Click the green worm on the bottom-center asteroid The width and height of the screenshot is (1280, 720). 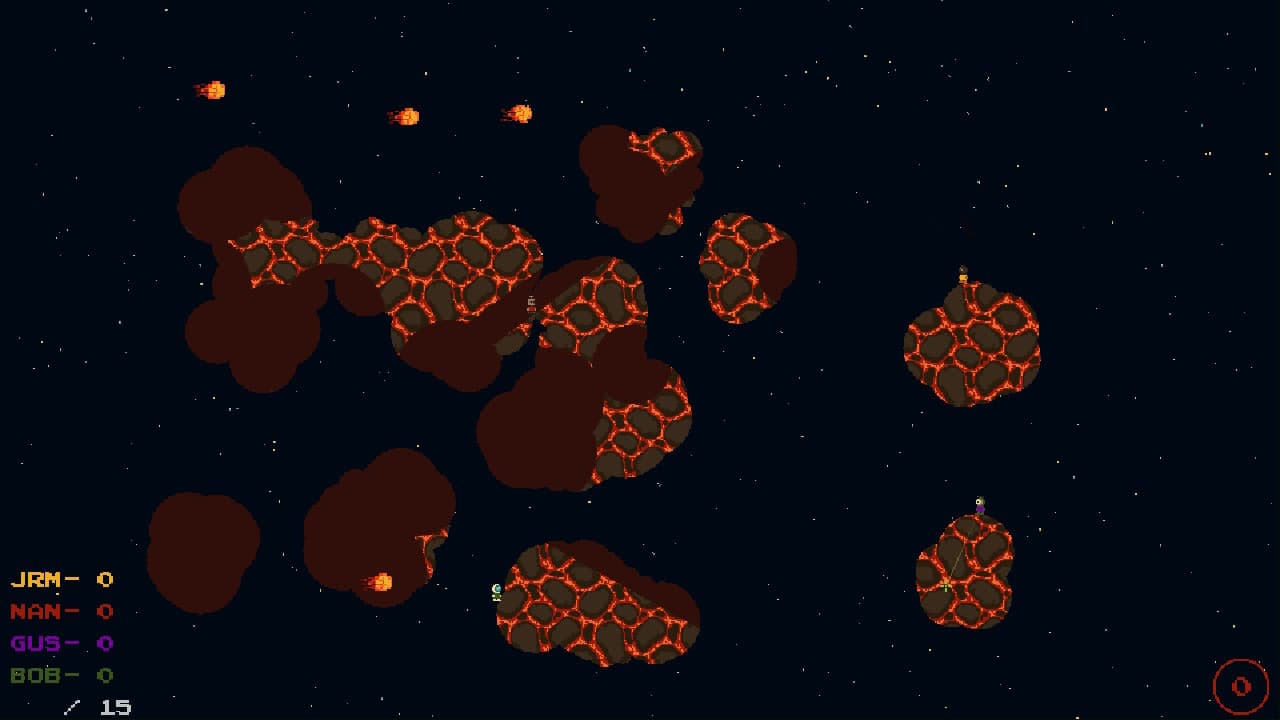pos(495,594)
